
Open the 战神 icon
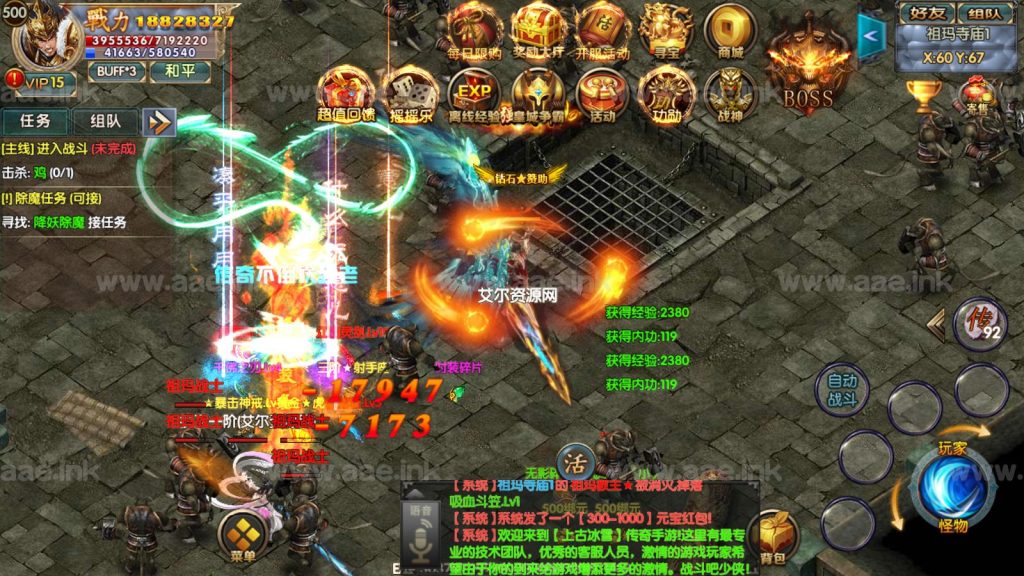pos(730,93)
